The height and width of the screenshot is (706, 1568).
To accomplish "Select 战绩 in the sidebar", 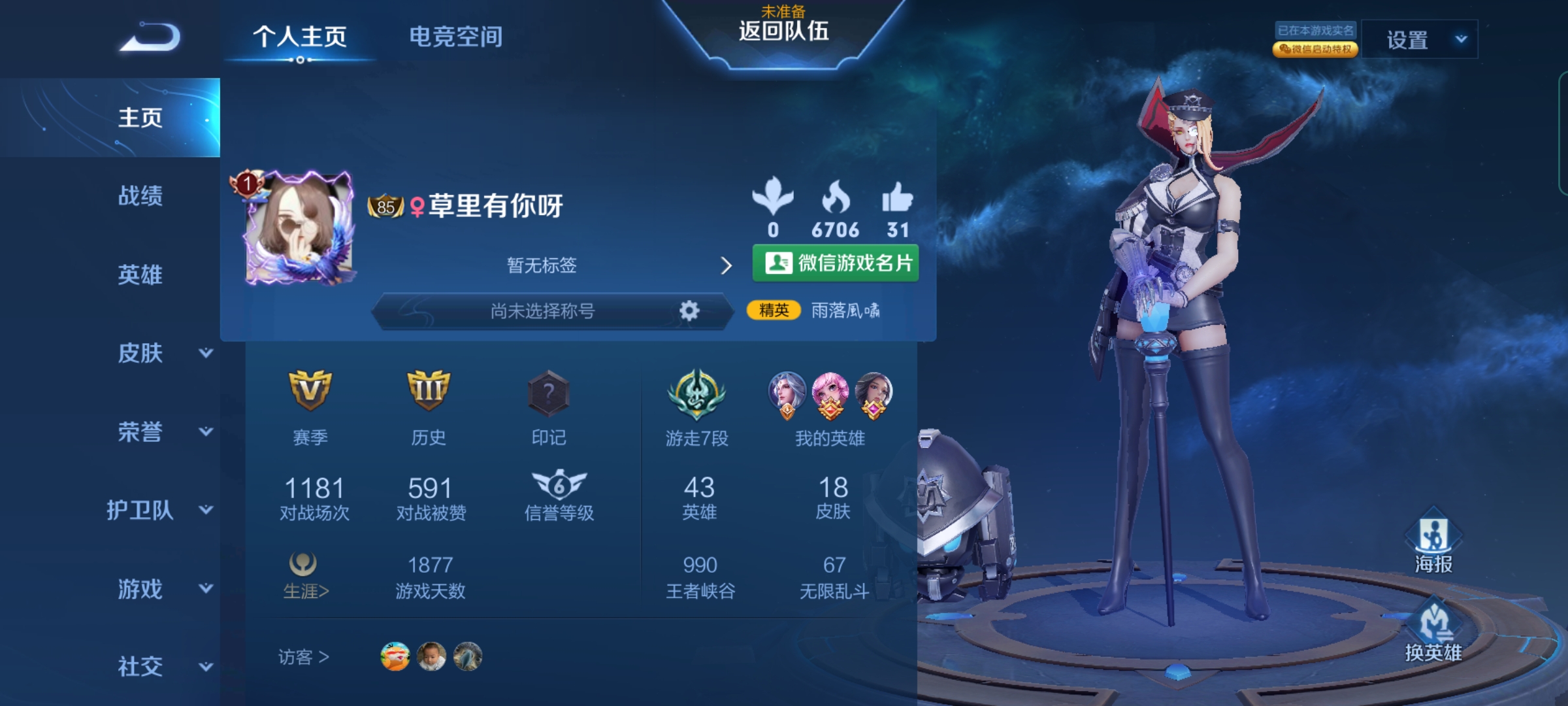I will 140,195.
